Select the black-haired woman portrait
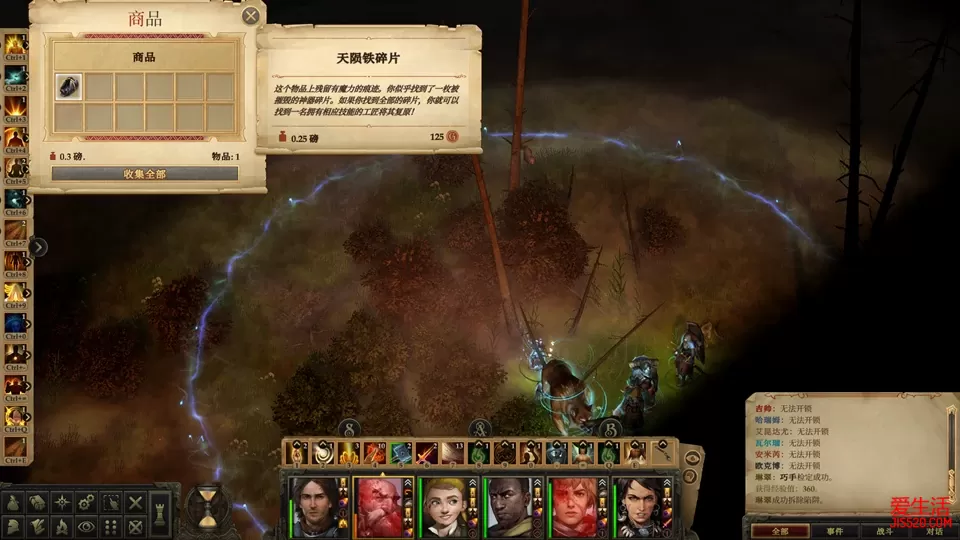Screen dimensions: 960x540 644,504
